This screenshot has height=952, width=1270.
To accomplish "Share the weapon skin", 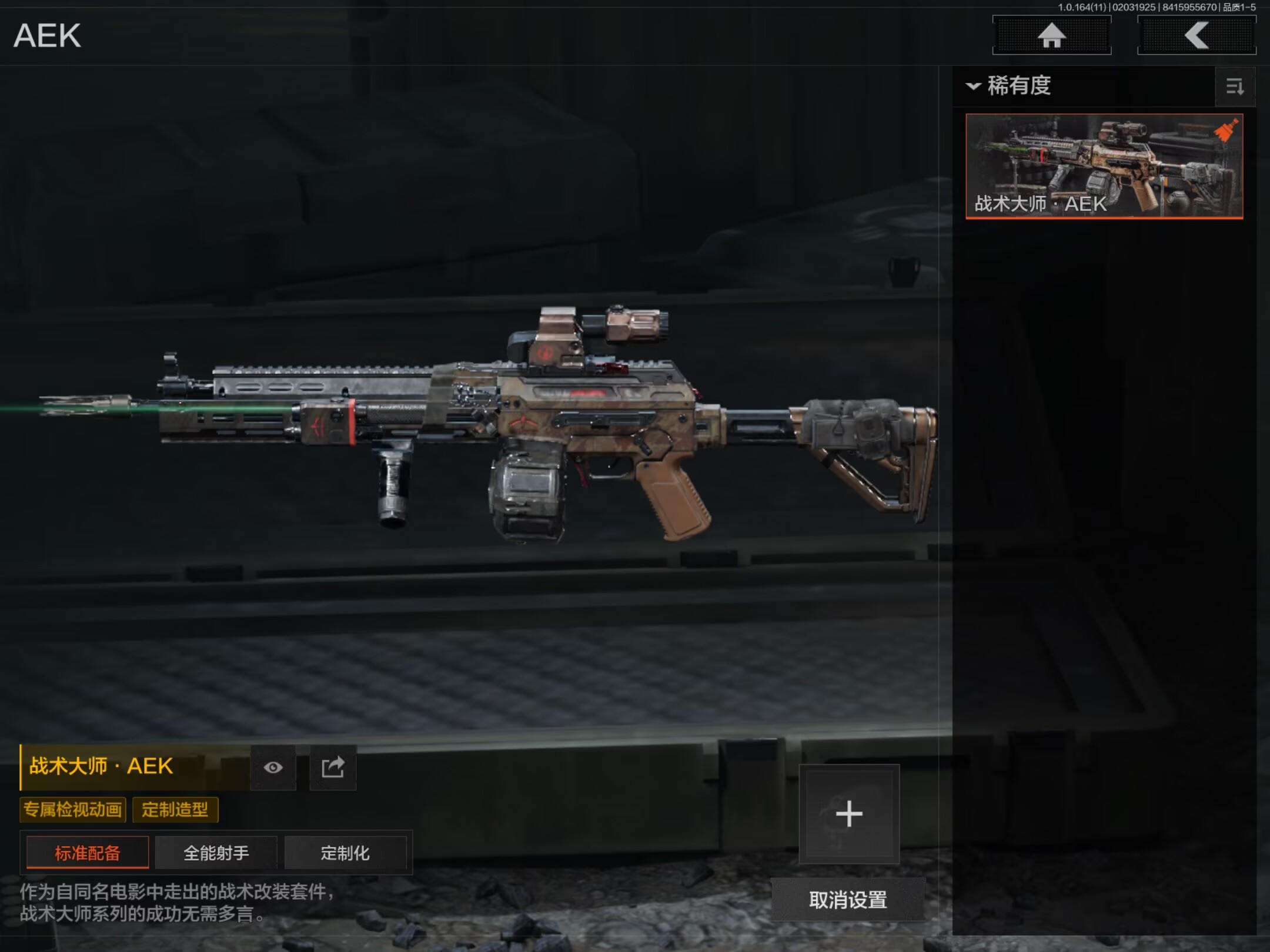I will [333, 767].
